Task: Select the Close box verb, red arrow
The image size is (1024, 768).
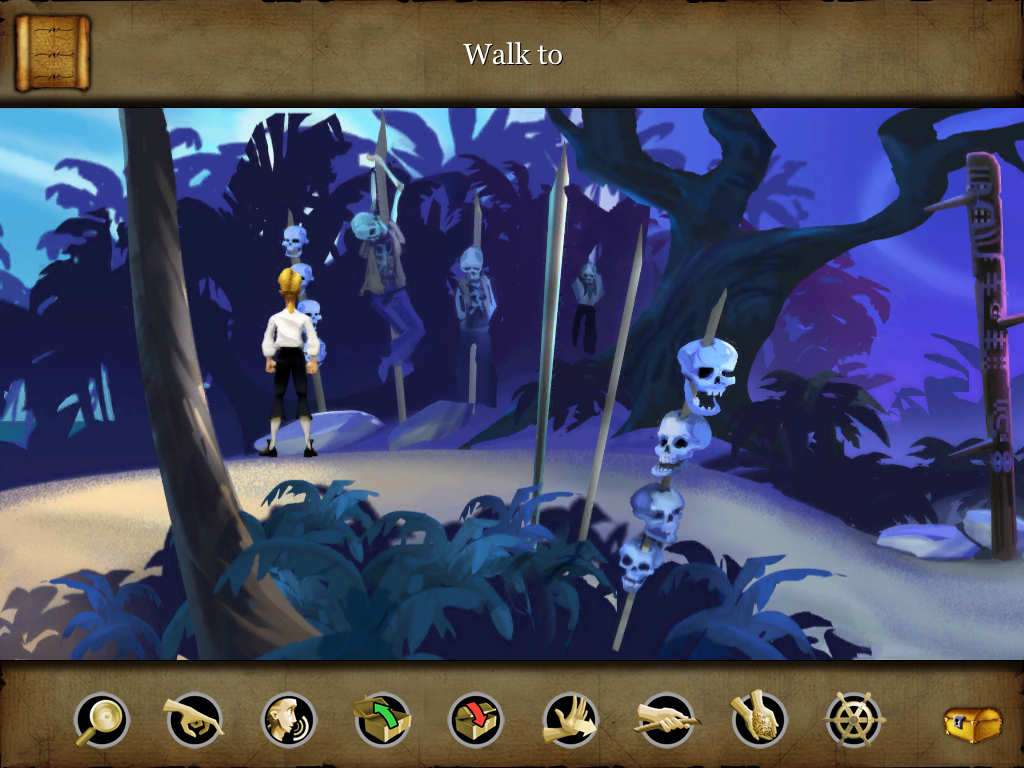Action: [x=476, y=720]
